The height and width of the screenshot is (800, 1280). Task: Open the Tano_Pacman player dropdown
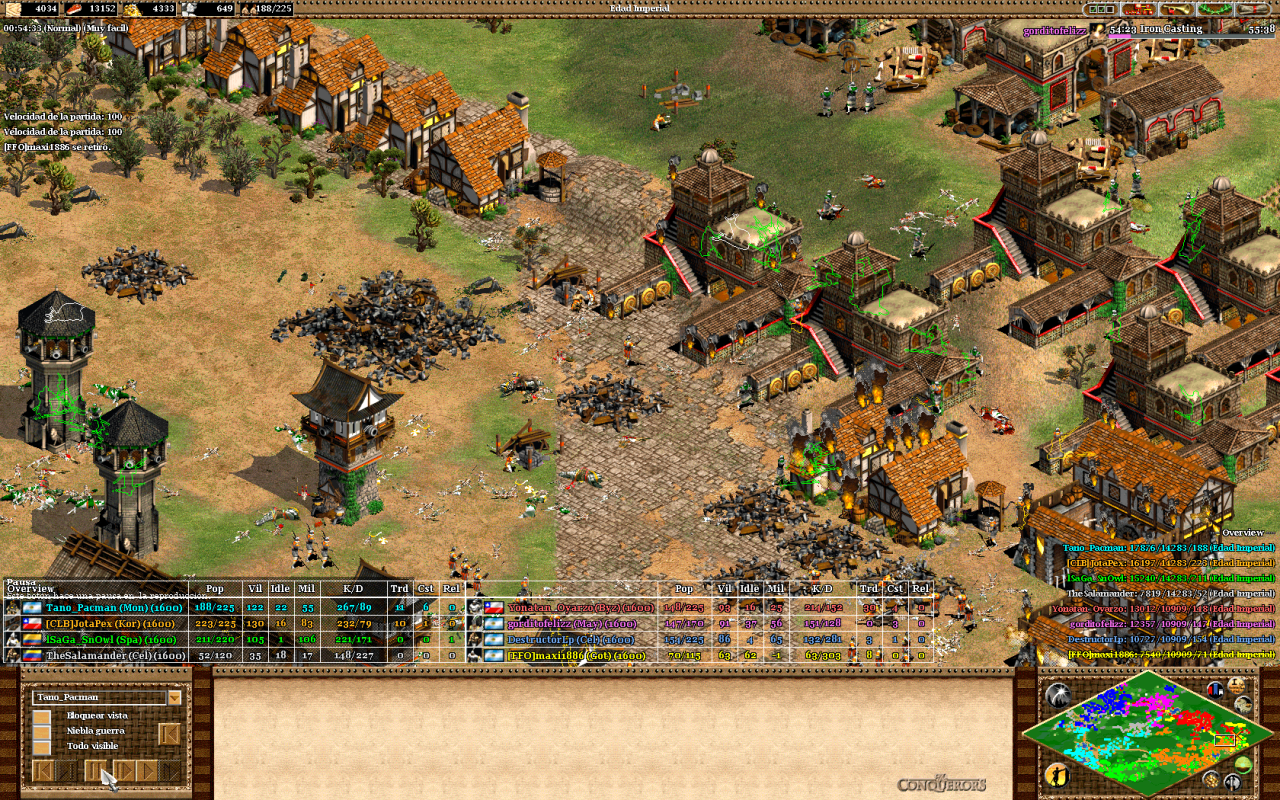(x=175, y=697)
